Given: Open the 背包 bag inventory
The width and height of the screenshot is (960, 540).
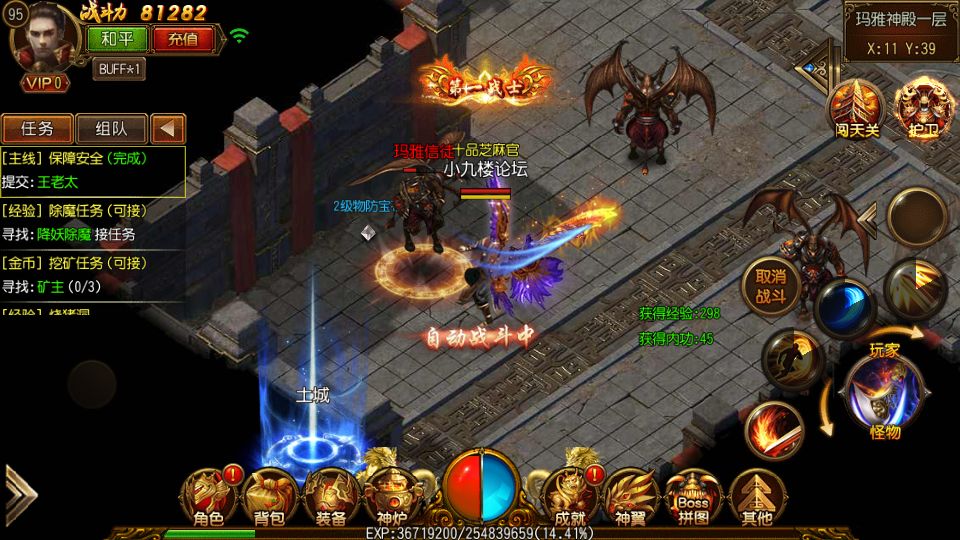Looking at the screenshot, I should [268, 497].
